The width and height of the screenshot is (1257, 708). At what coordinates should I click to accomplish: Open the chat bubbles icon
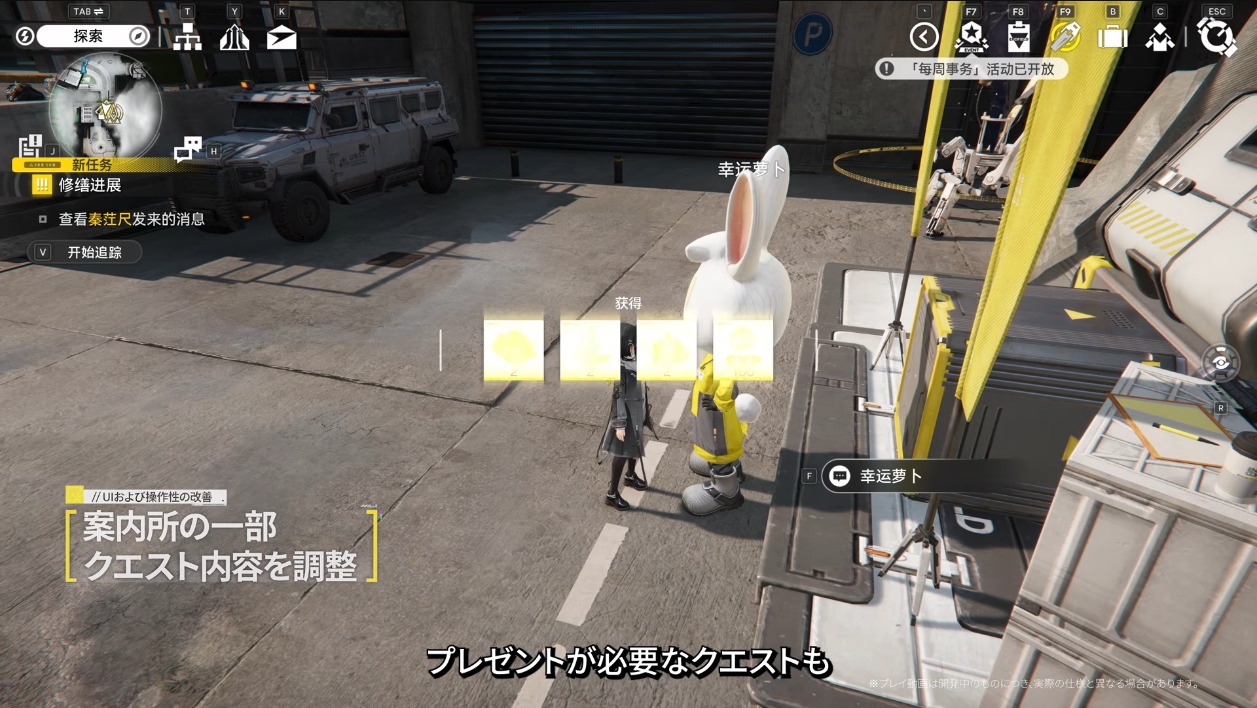tap(187, 150)
